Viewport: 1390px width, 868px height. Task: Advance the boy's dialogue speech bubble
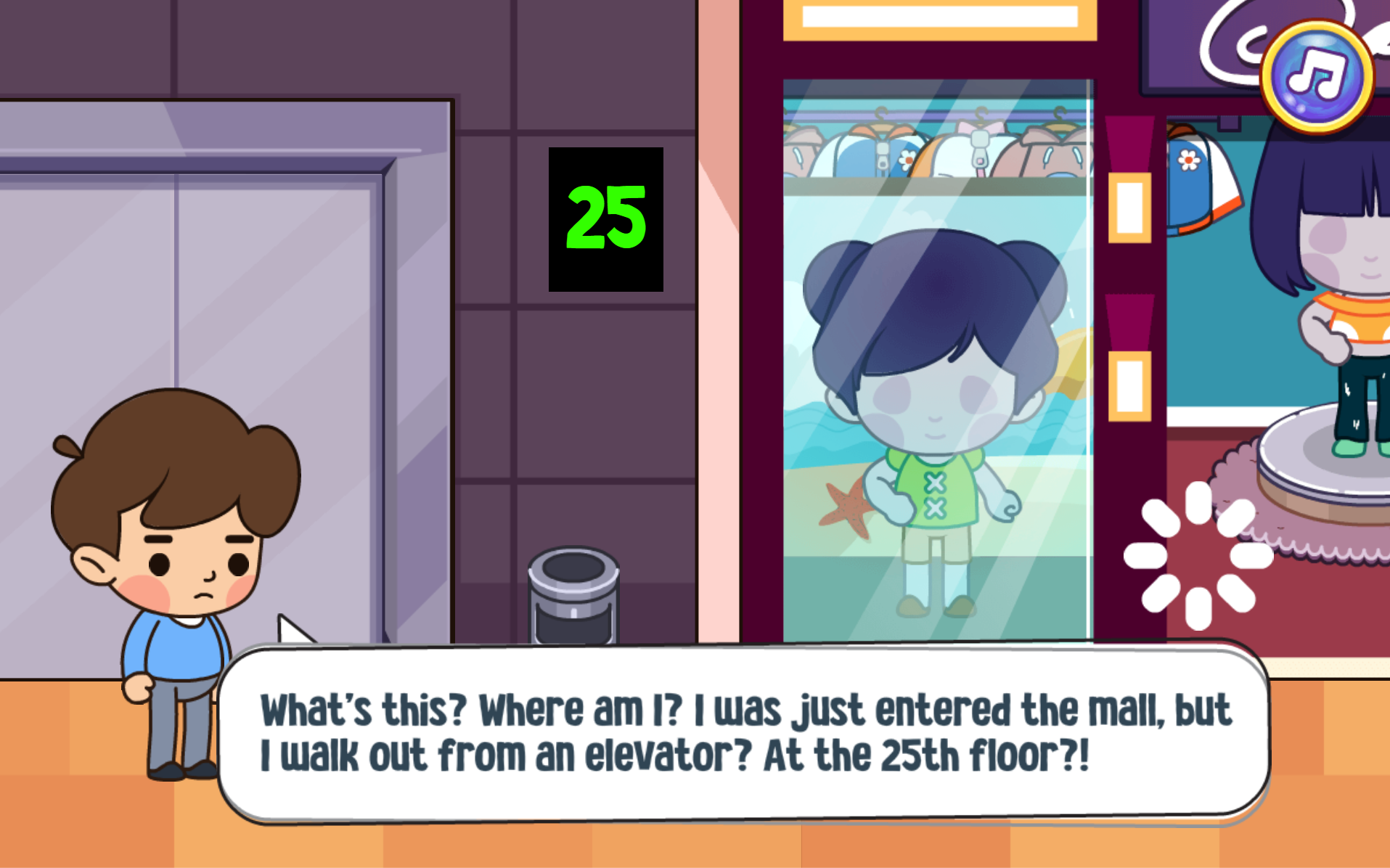click(x=744, y=732)
